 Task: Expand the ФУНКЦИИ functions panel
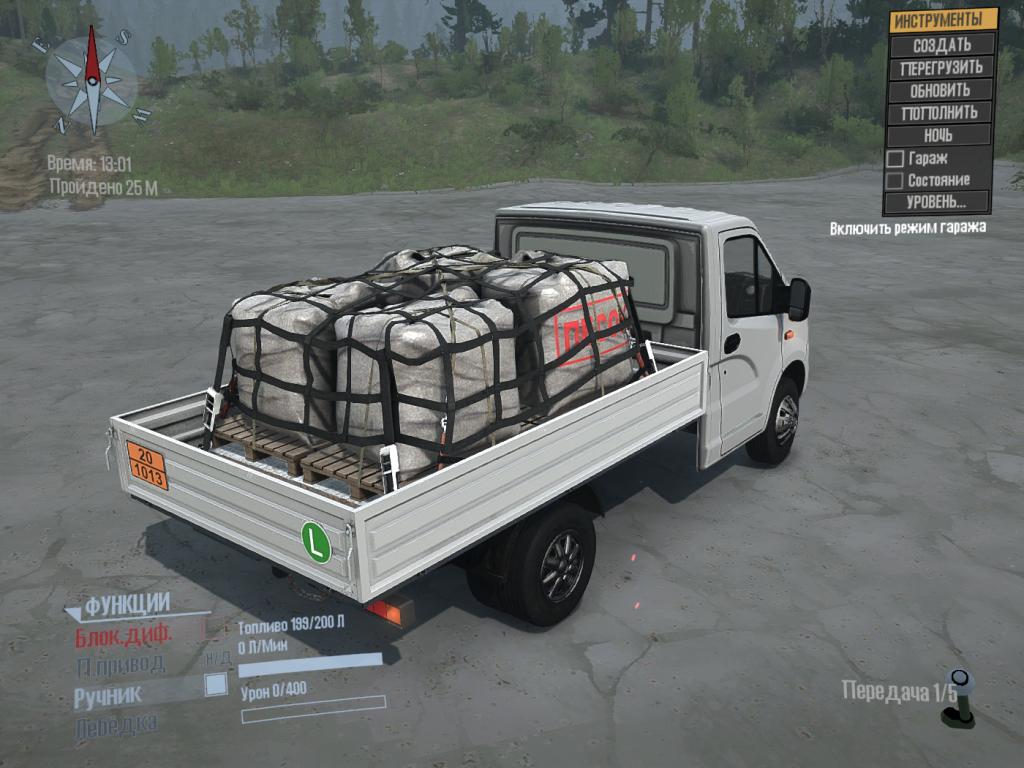click(125, 605)
